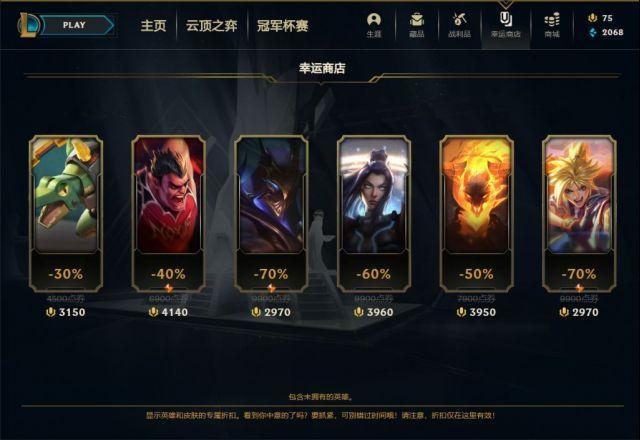Viewport: 640px width, 440px height.
Task: Click the League of Legends logo
Action: pyautogui.click(x=27, y=25)
